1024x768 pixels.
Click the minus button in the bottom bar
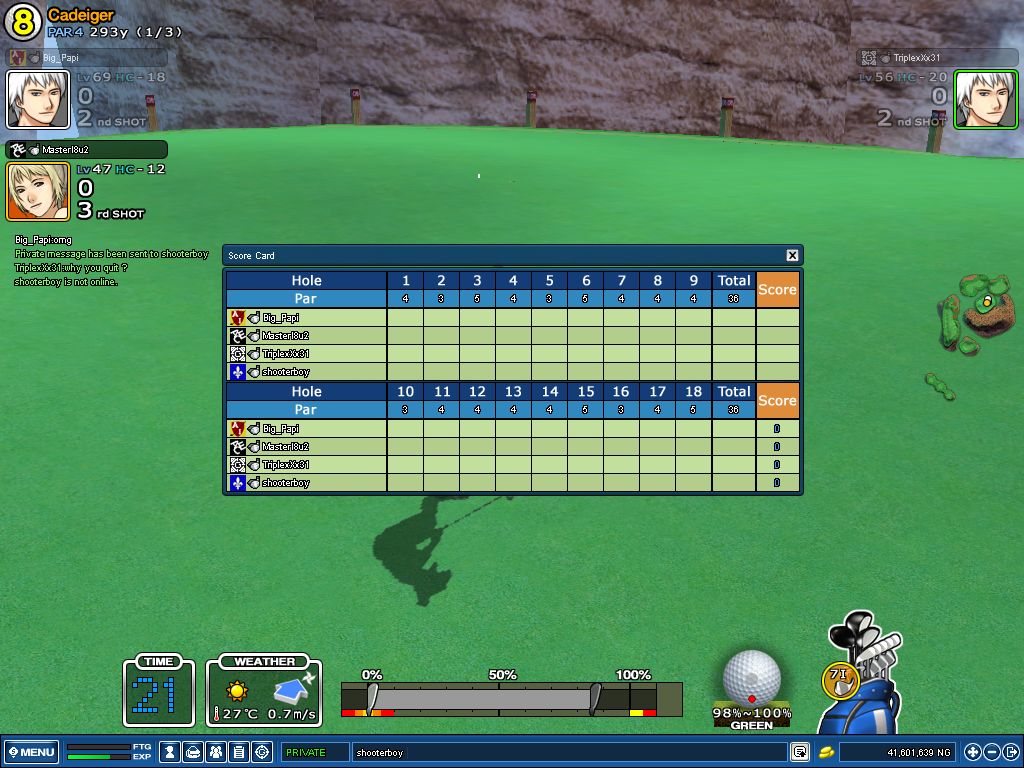pos(992,752)
